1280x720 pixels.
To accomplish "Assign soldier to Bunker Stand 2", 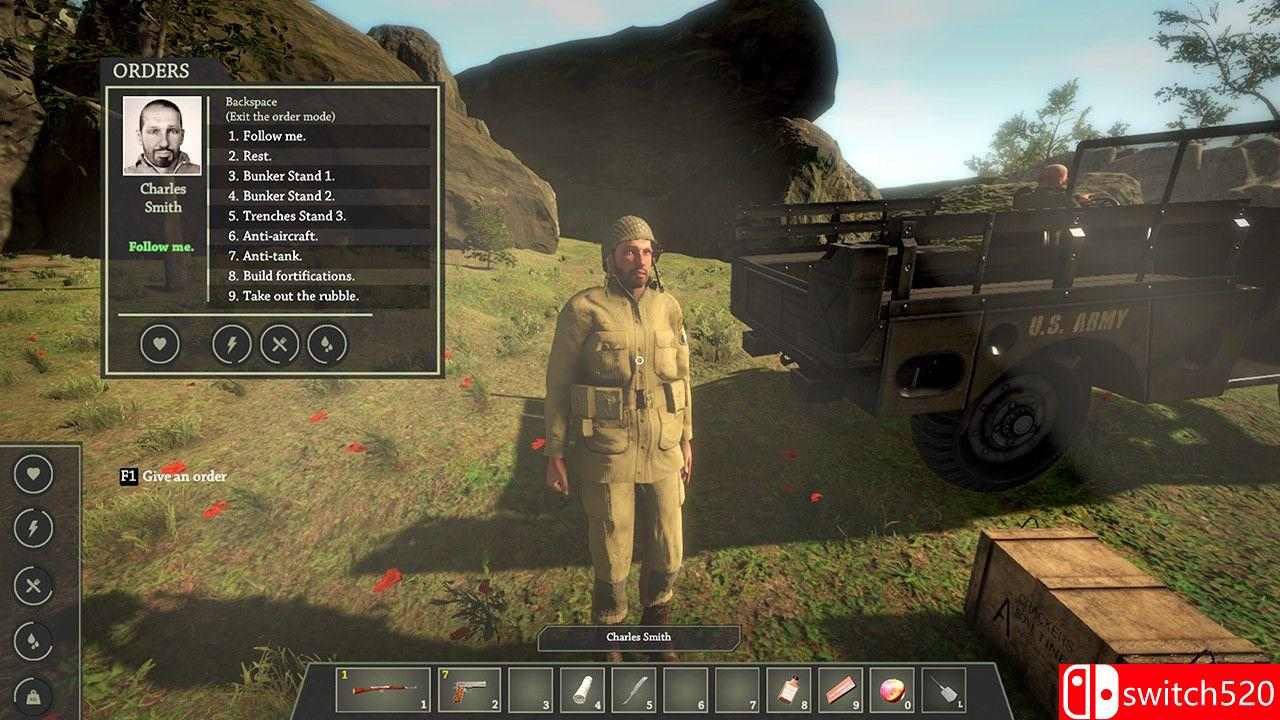I will pos(281,196).
